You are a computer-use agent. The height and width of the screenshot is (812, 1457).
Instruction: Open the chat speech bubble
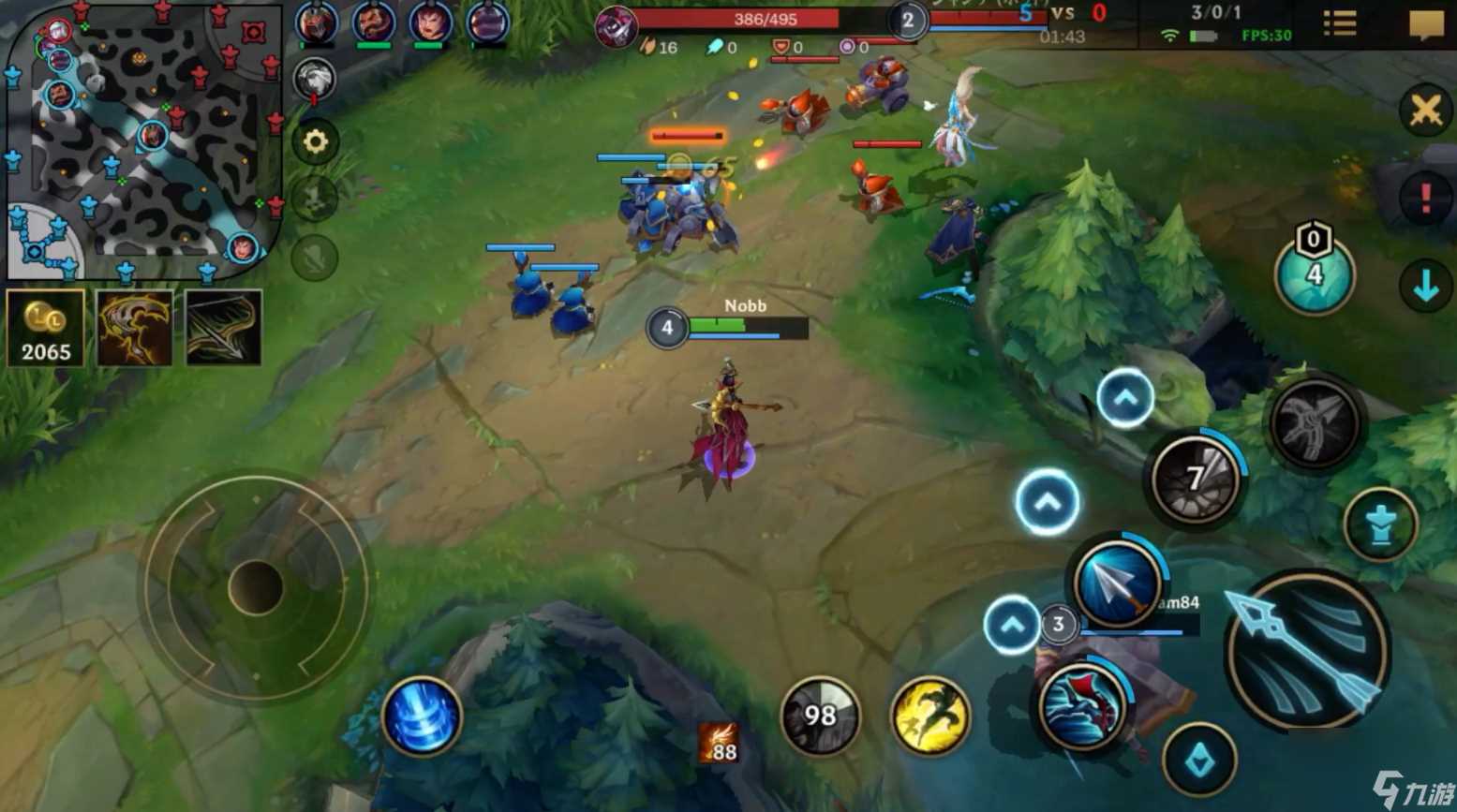coord(1425,24)
